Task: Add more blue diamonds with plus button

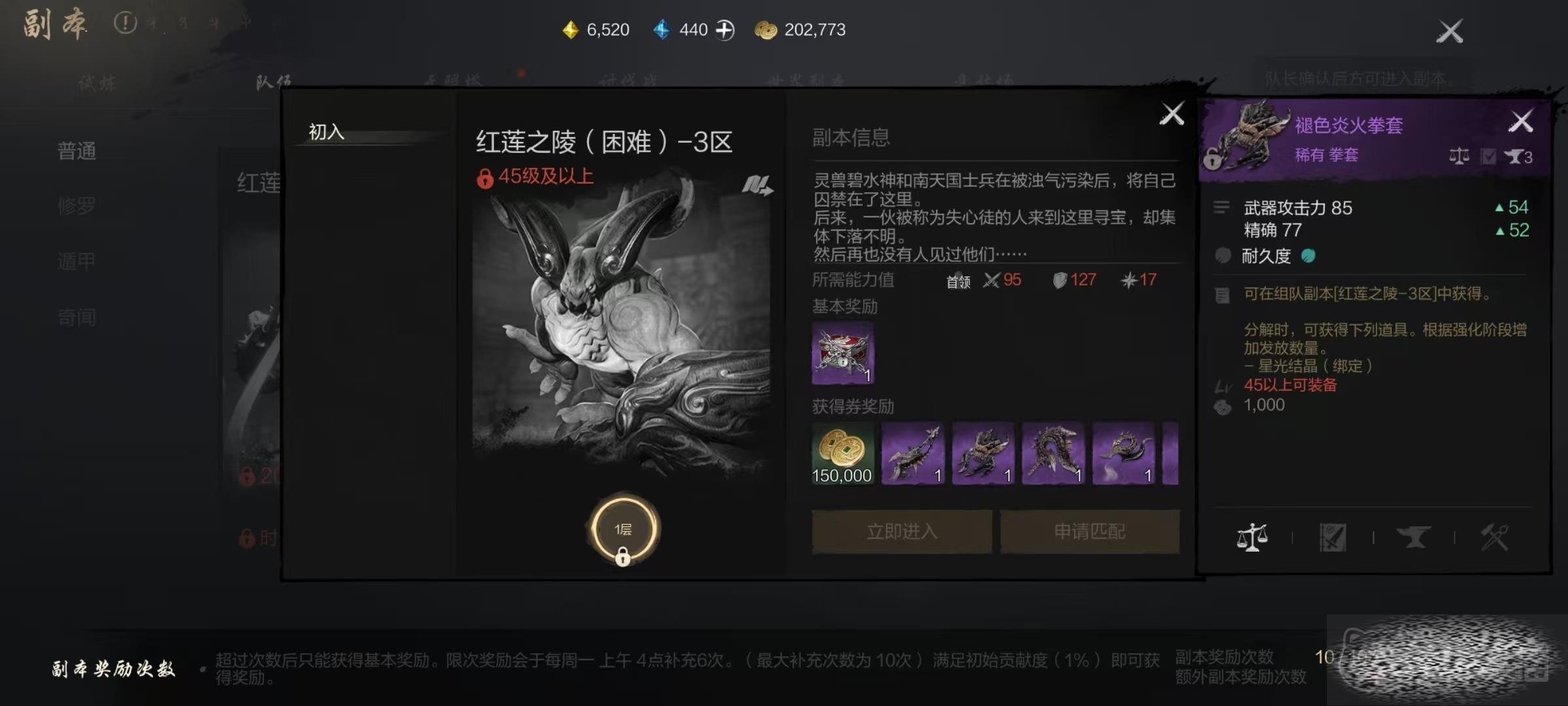Action: point(725,30)
